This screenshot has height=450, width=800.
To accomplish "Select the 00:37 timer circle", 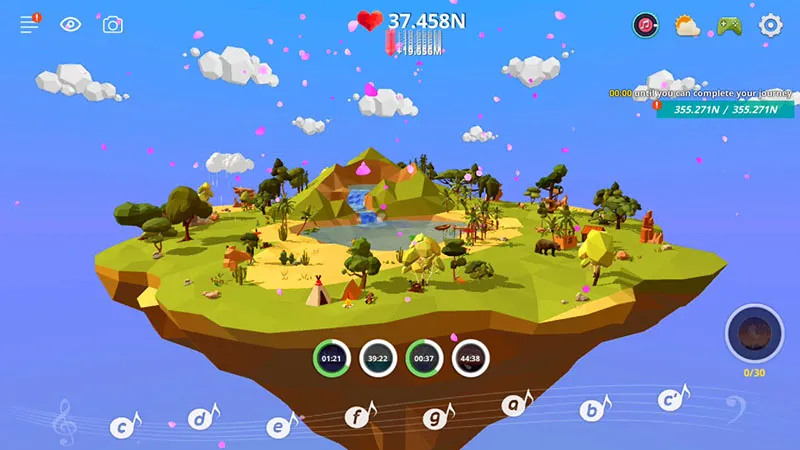I will 424,358.
